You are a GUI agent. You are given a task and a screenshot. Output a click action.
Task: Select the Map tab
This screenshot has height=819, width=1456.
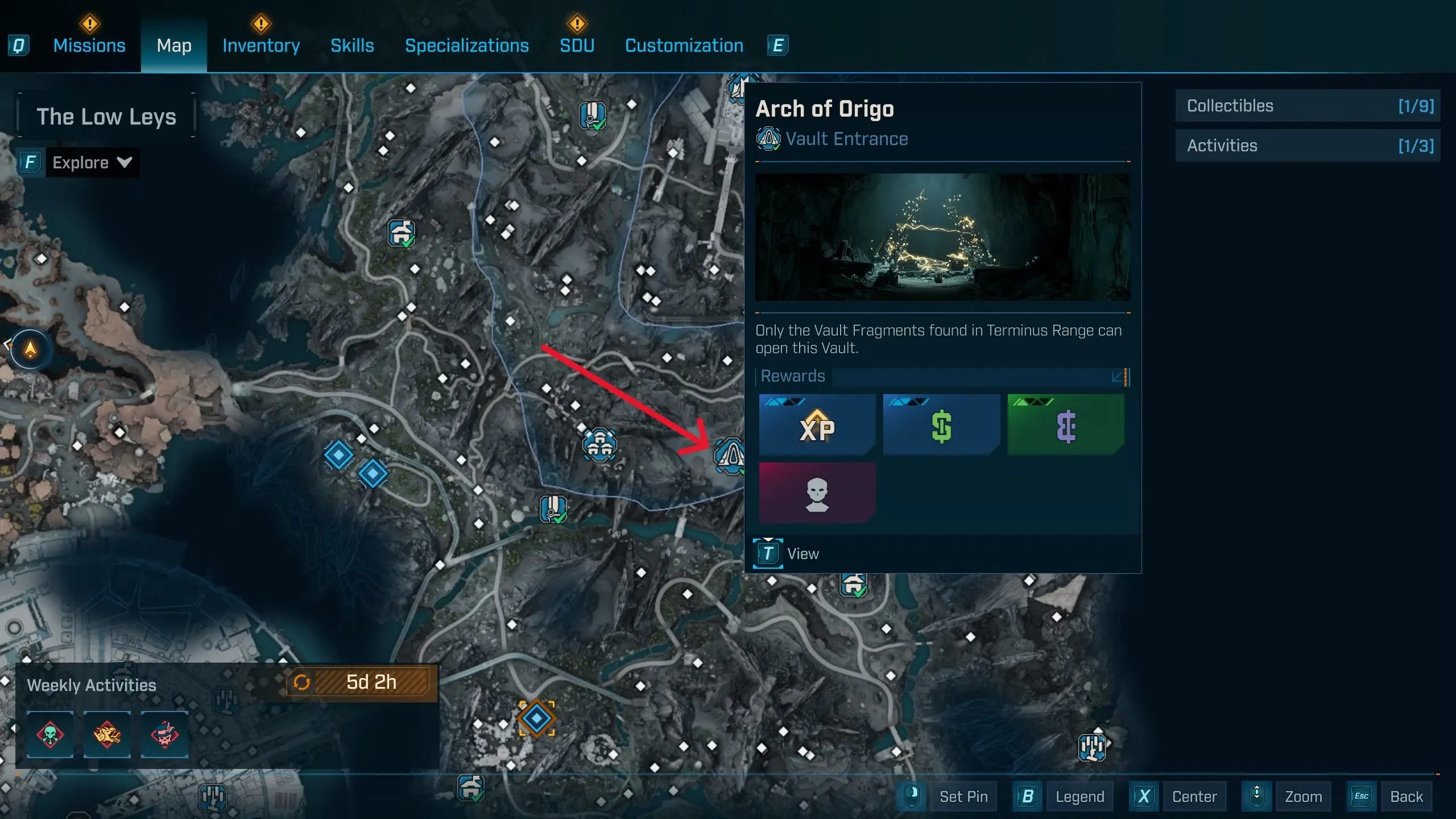point(174,45)
